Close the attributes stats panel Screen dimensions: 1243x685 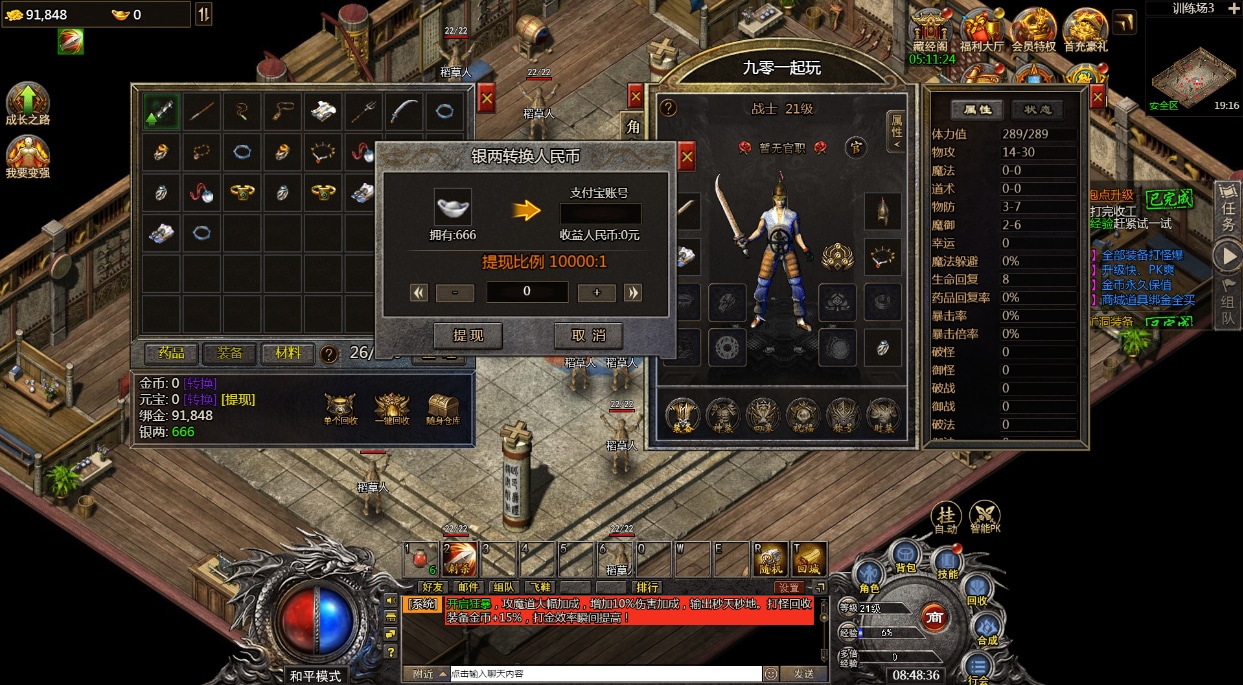pyautogui.click(x=1097, y=97)
